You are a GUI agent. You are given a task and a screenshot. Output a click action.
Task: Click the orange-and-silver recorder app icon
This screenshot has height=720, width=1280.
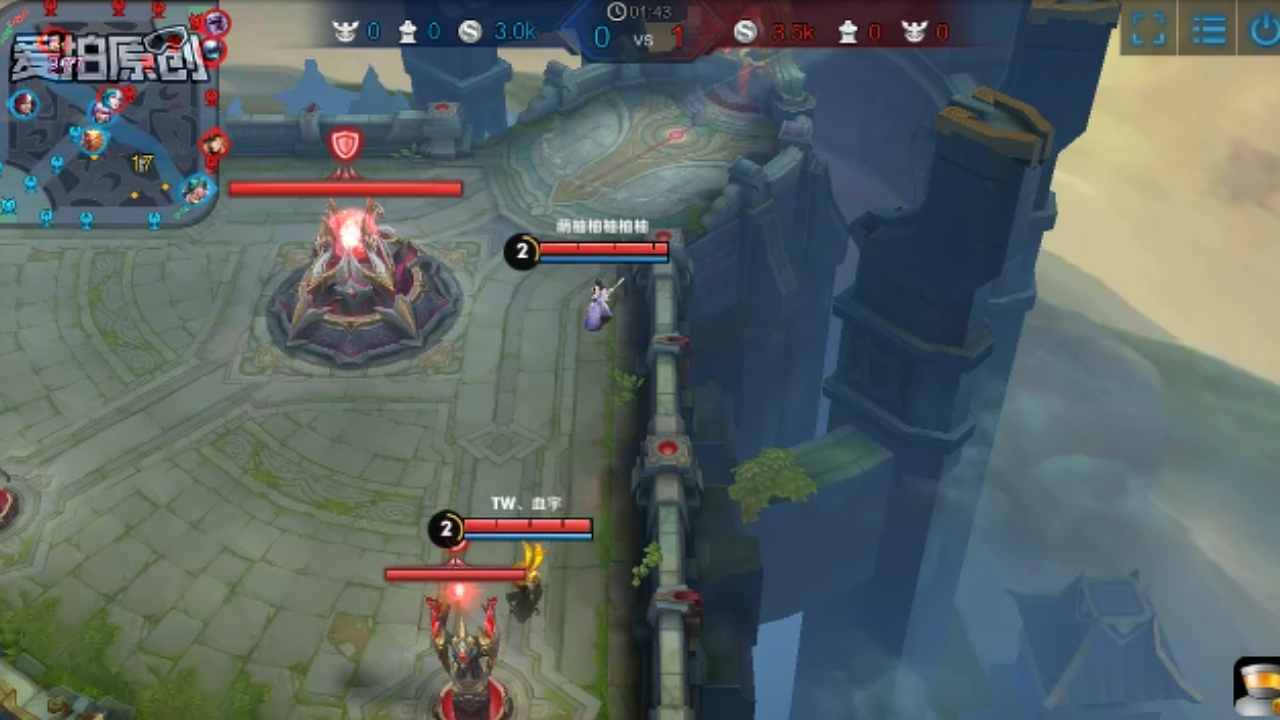(x=1257, y=686)
